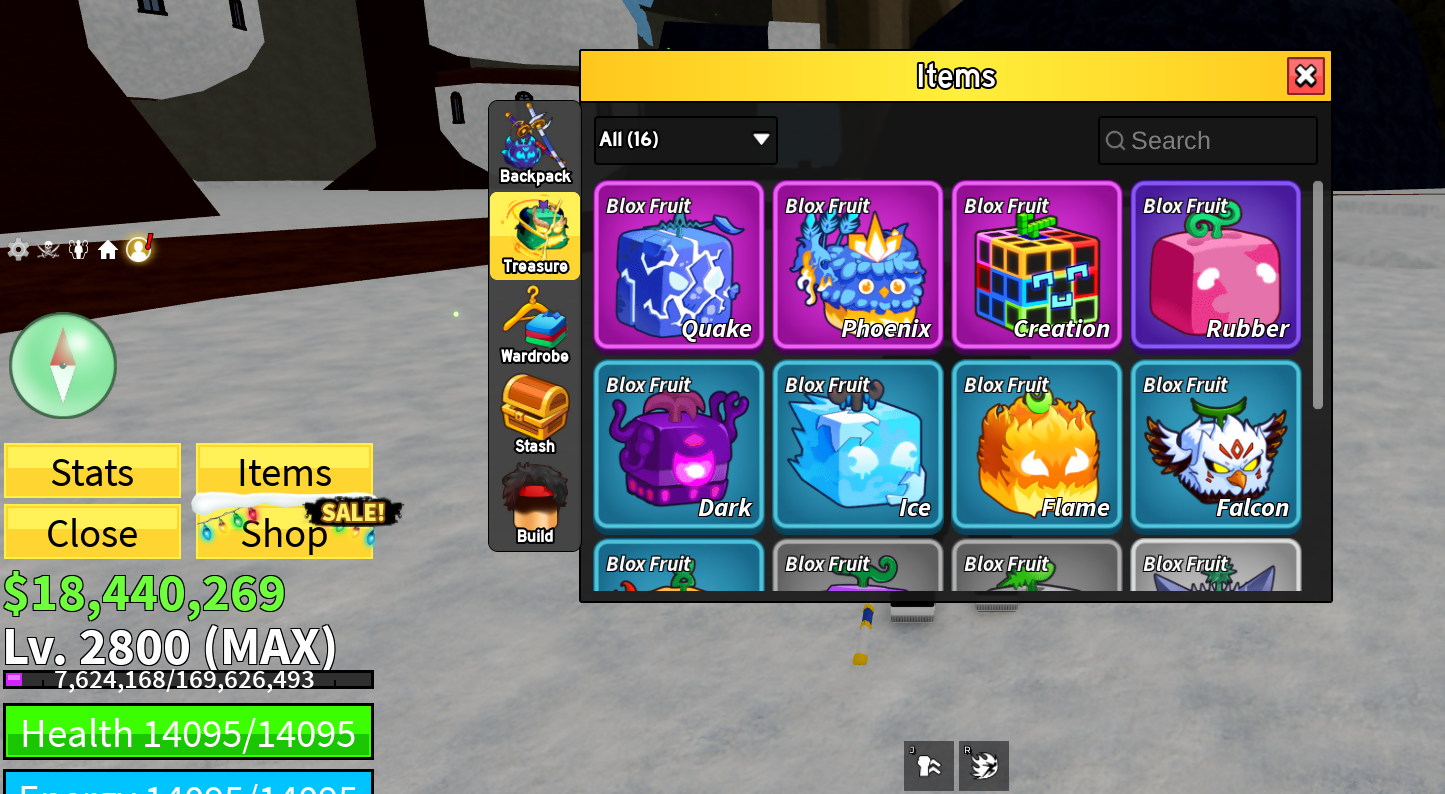Click the Close button
The width and height of the screenshot is (1445, 794).
tap(92, 532)
